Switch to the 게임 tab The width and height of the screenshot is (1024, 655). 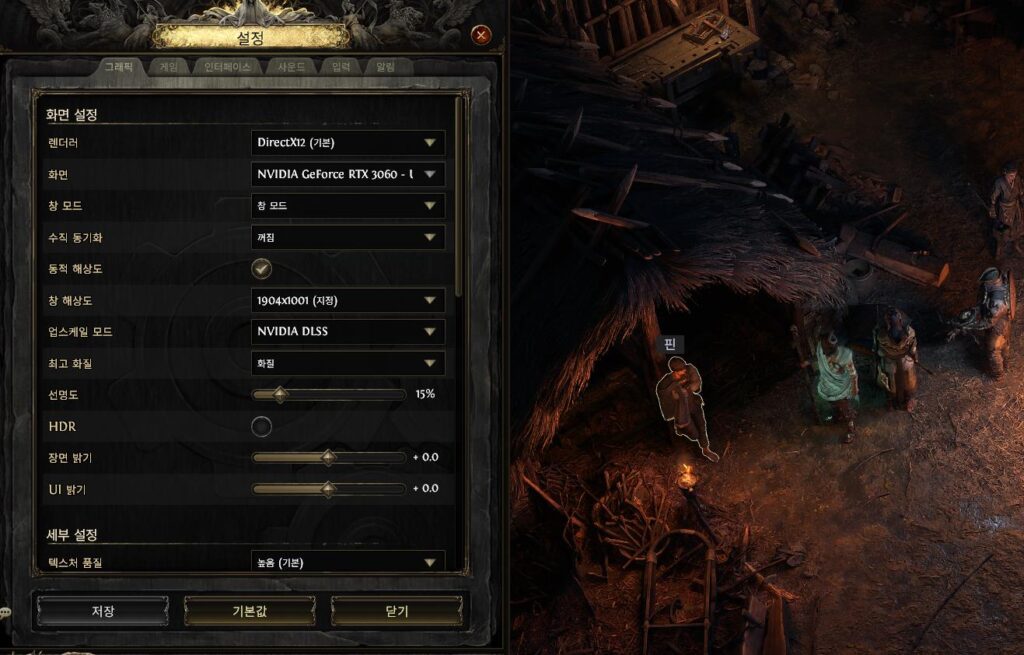click(x=167, y=67)
